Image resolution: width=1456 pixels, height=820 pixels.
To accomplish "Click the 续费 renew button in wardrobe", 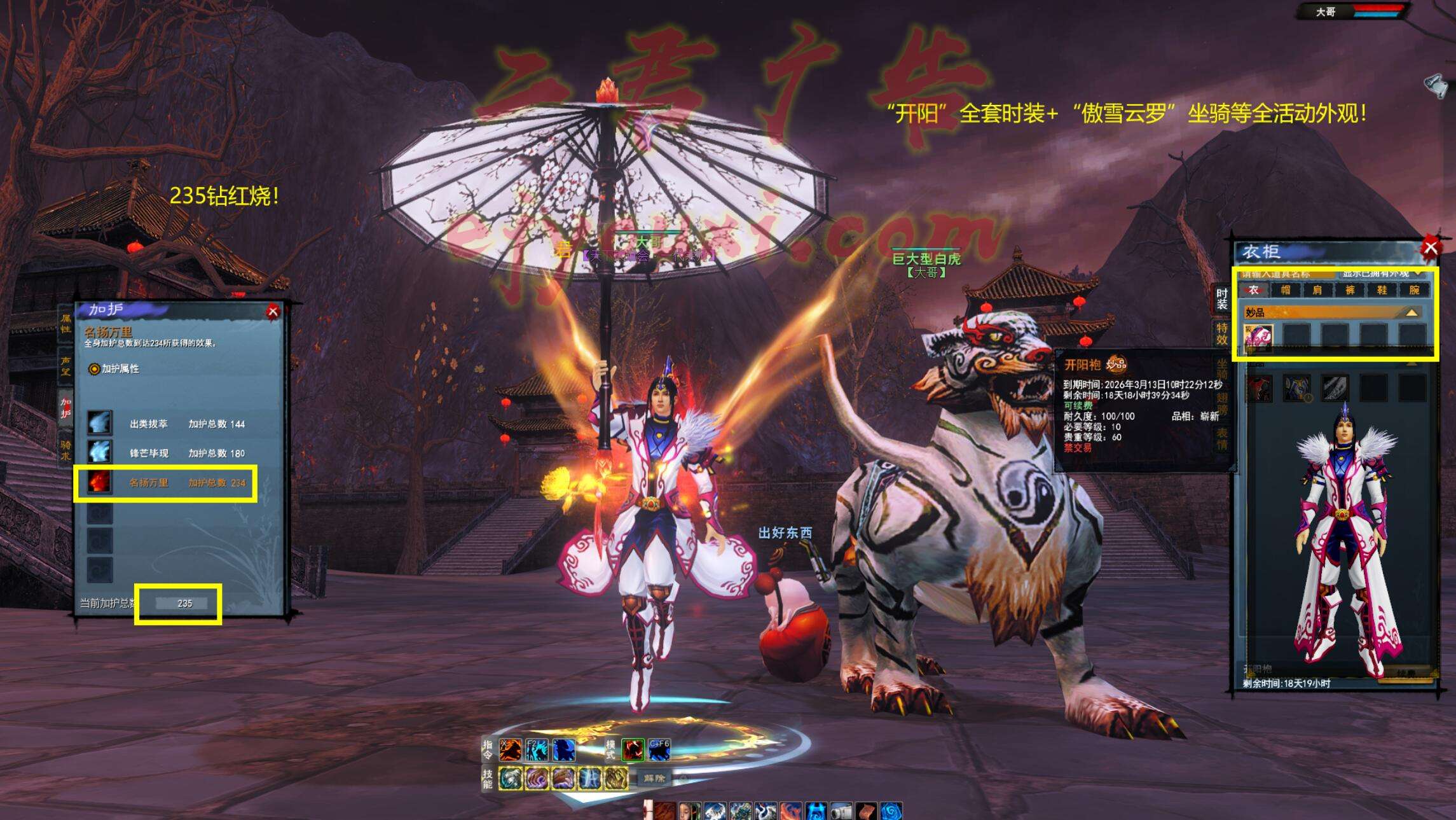I will 1406,673.
